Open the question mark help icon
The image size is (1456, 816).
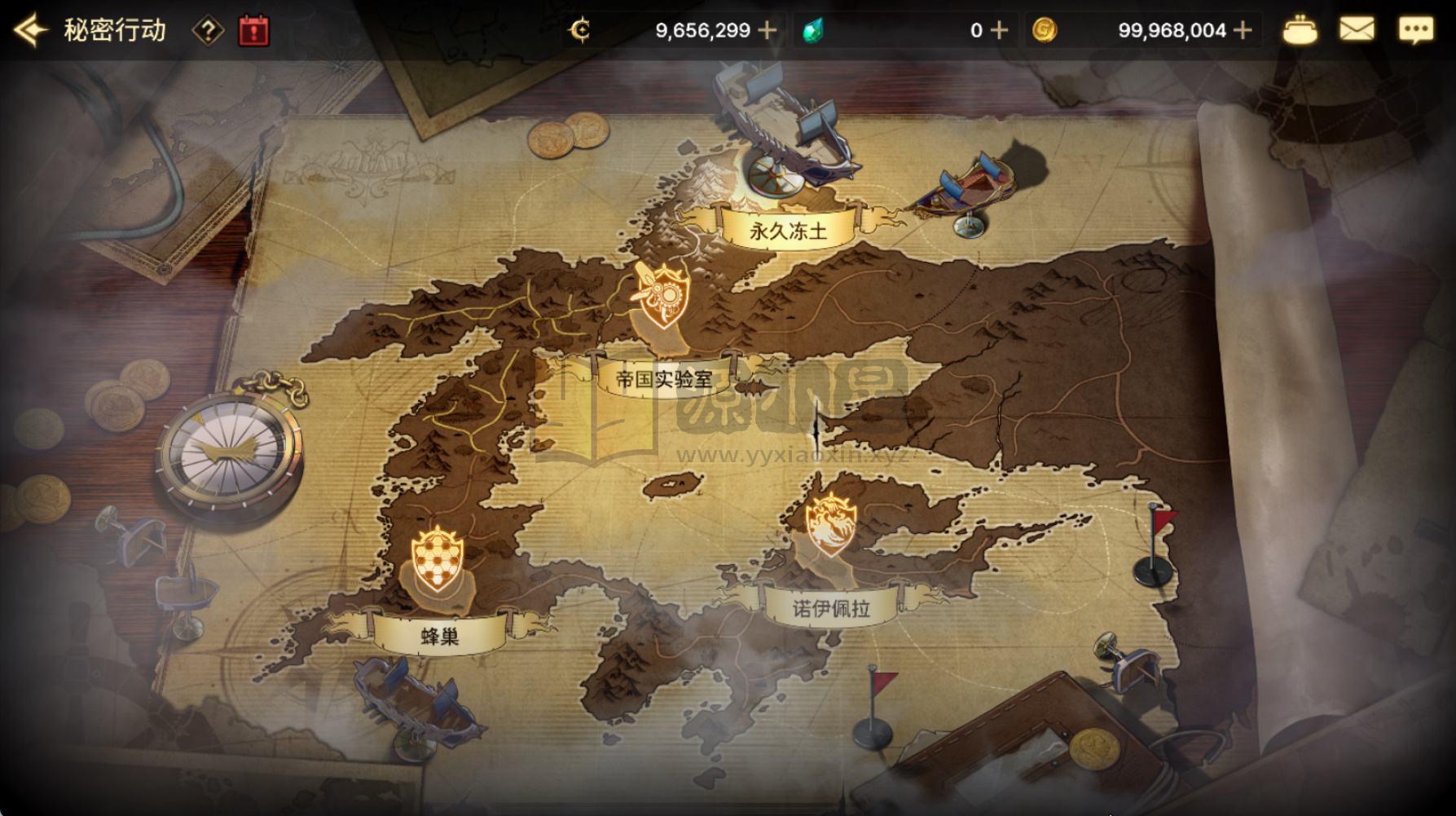click(208, 31)
